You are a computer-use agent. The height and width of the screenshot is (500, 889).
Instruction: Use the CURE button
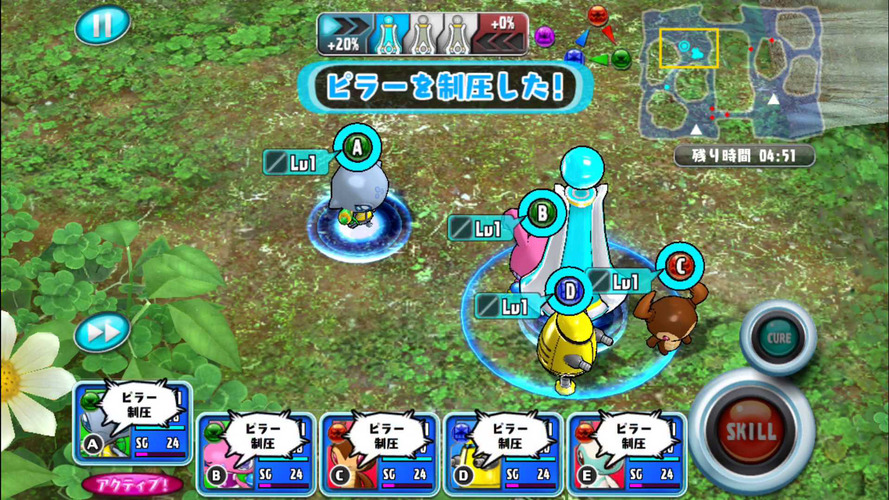779,337
